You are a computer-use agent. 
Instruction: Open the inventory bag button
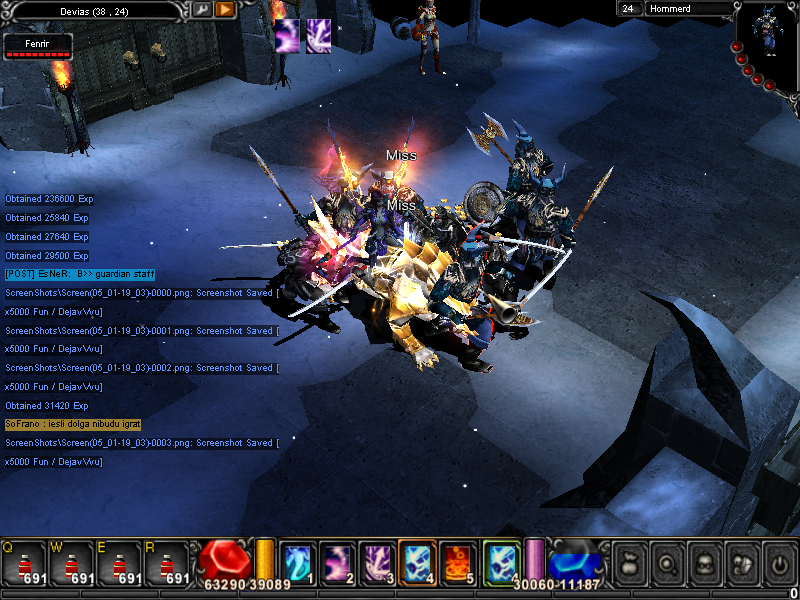point(630,564)
